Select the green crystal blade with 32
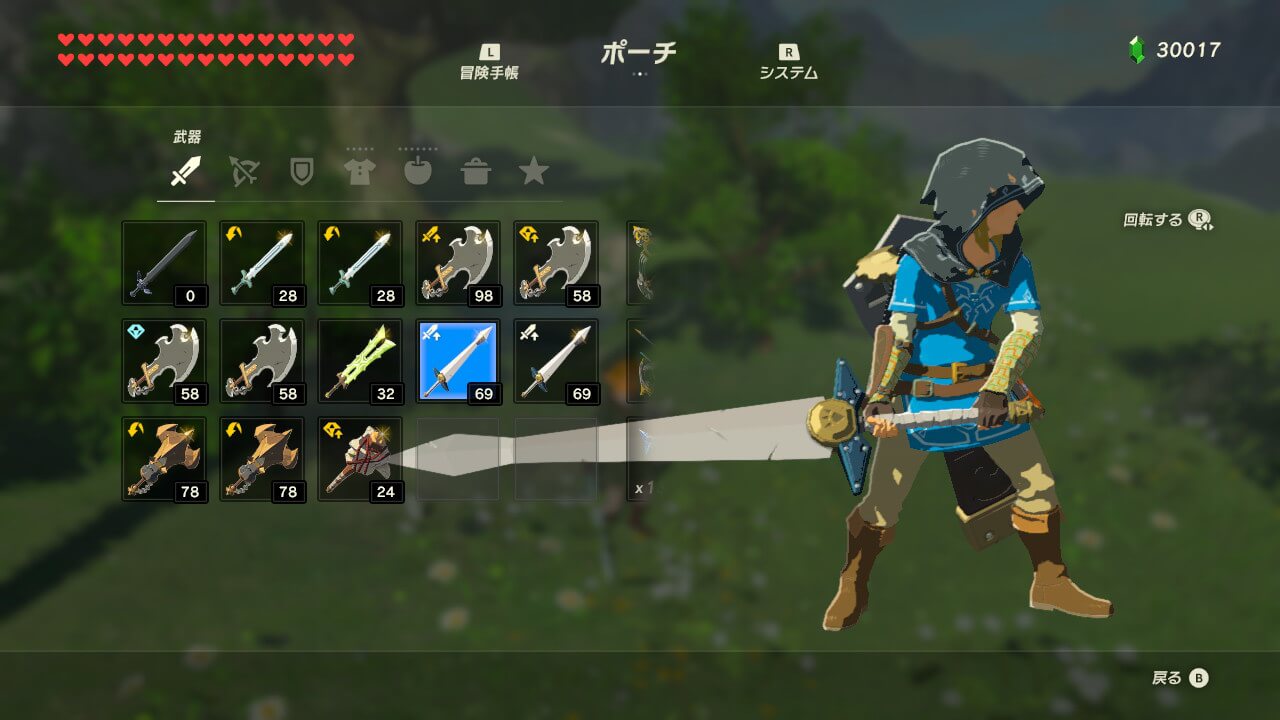This screenshot has width=1280, height=720. (360, 361)
